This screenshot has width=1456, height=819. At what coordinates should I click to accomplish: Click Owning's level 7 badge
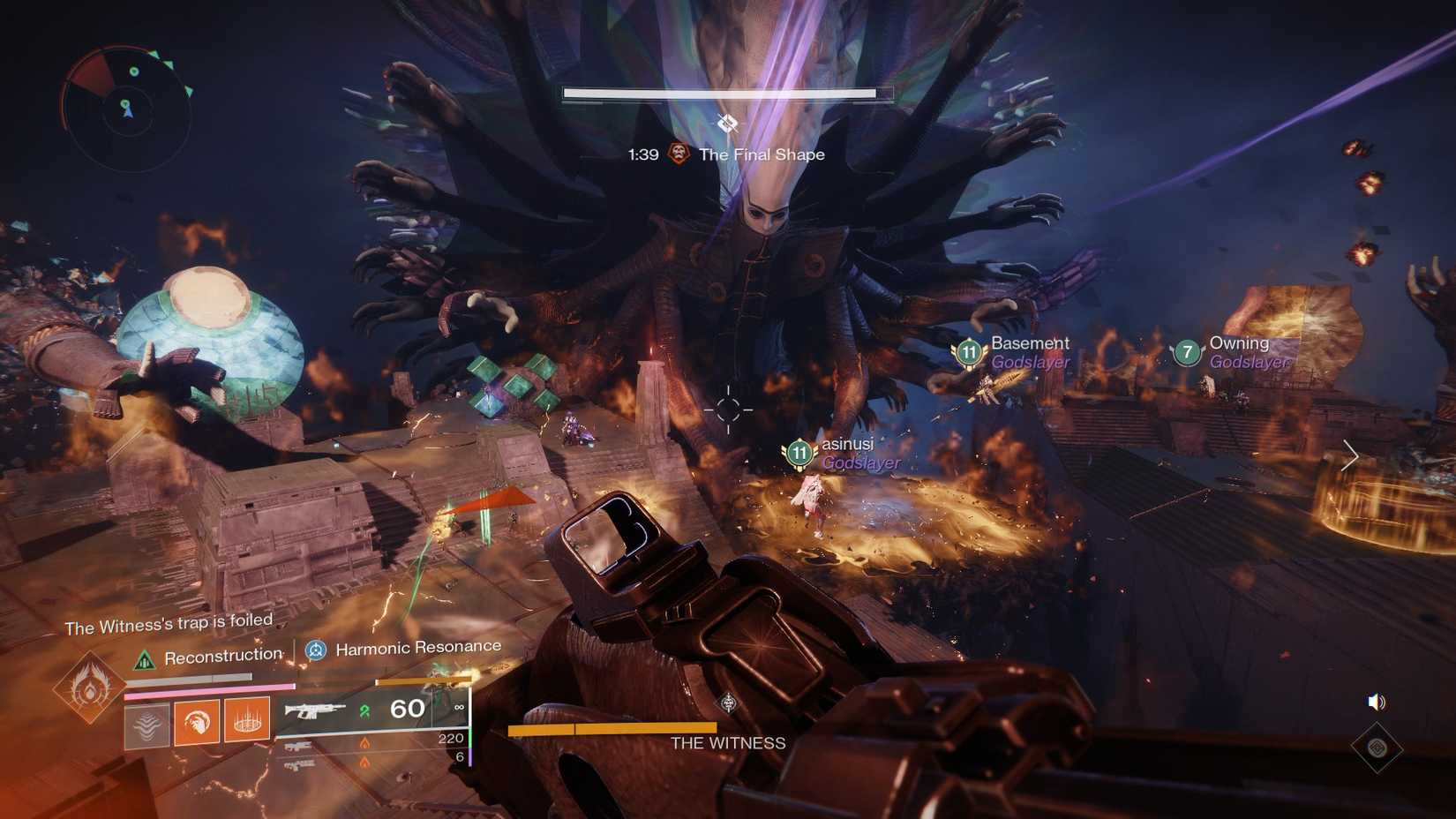[1187, 352]
